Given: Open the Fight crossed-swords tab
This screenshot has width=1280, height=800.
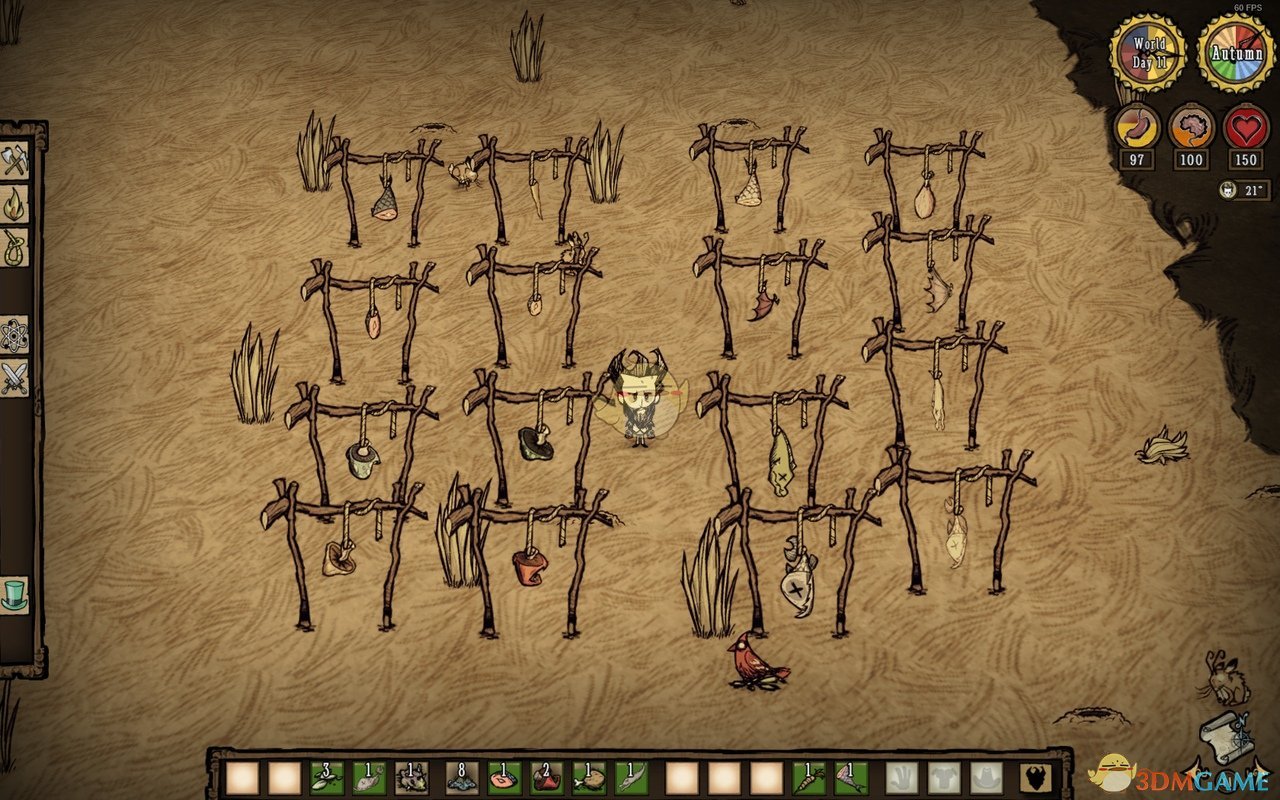Looking at the screenshot, I should pyautogui.click(x=14, y=378).
